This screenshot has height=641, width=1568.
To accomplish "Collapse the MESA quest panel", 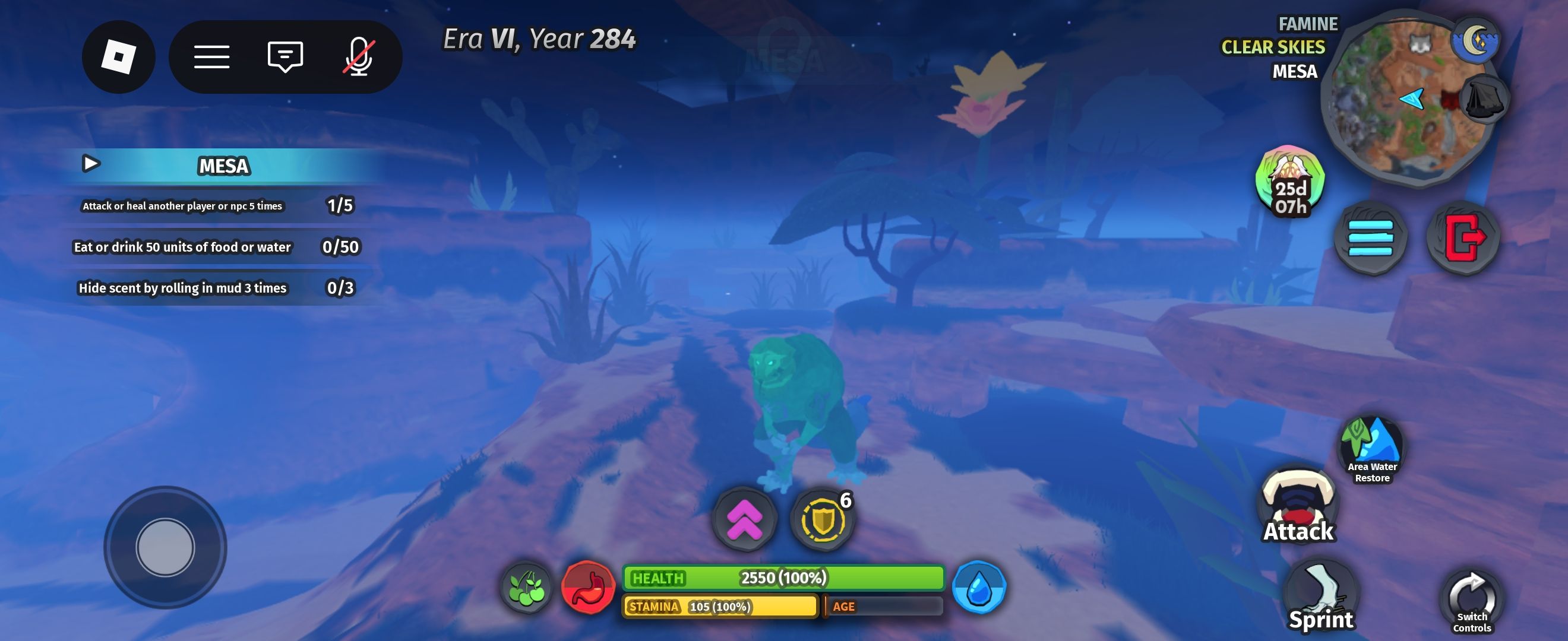I will (91, 164).
